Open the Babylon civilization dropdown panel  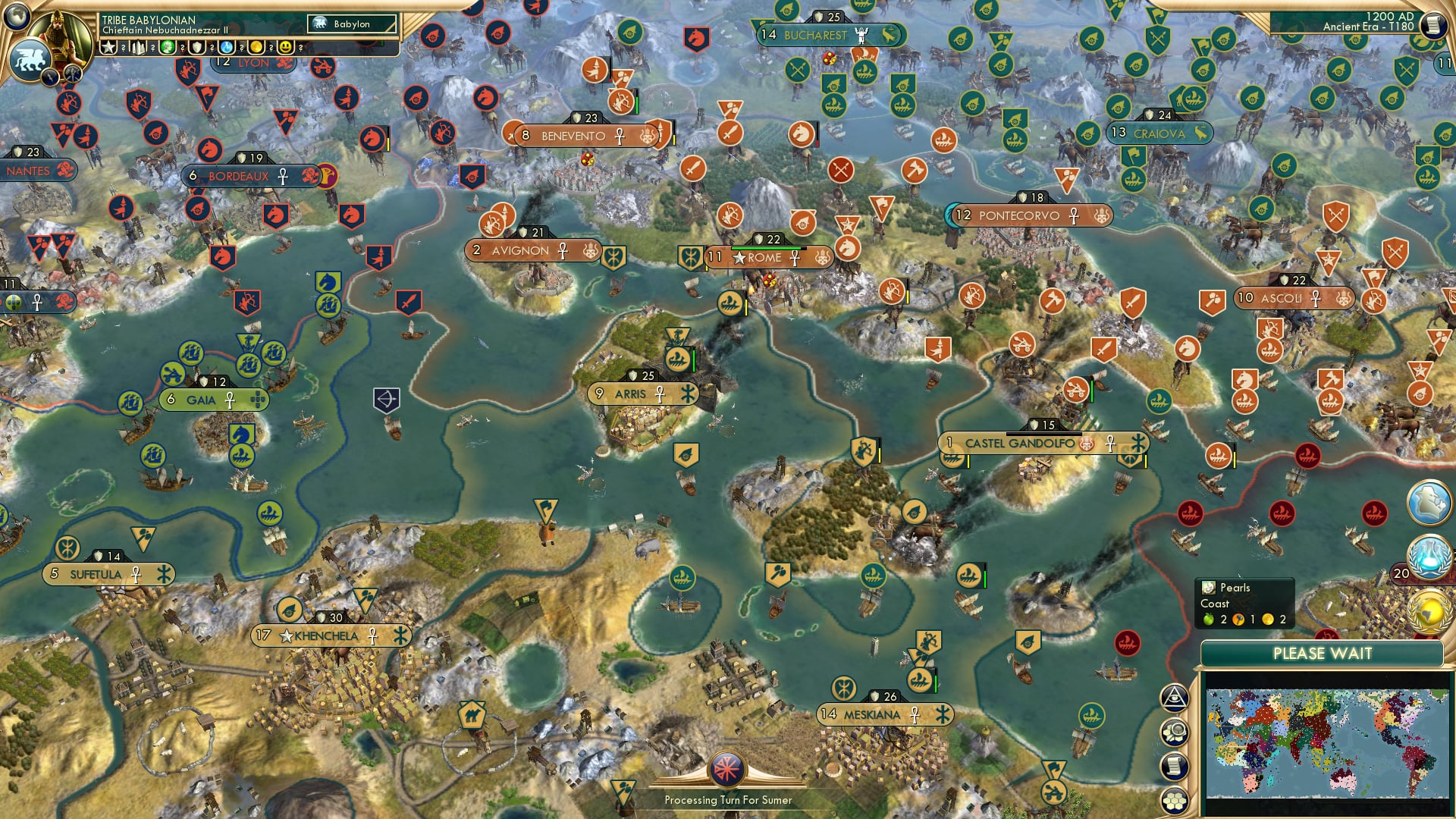click(x=351, y=24)
